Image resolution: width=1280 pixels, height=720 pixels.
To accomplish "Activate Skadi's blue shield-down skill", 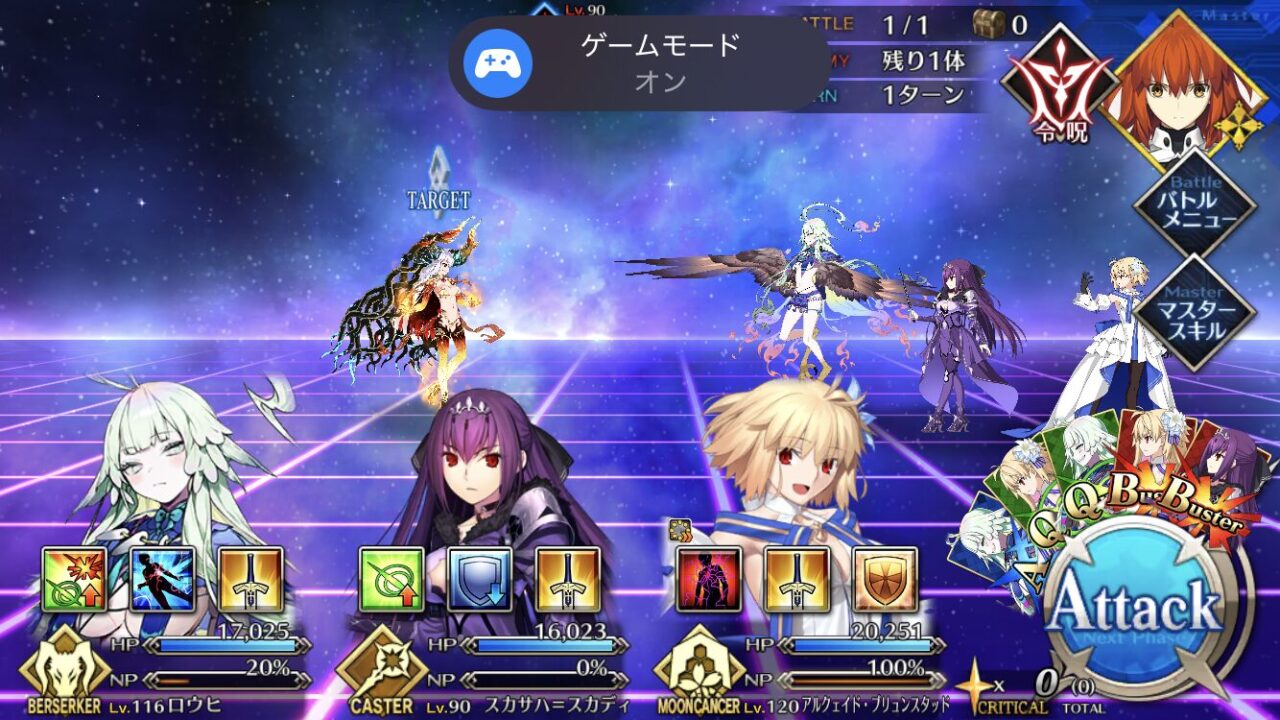I will 480,579.
